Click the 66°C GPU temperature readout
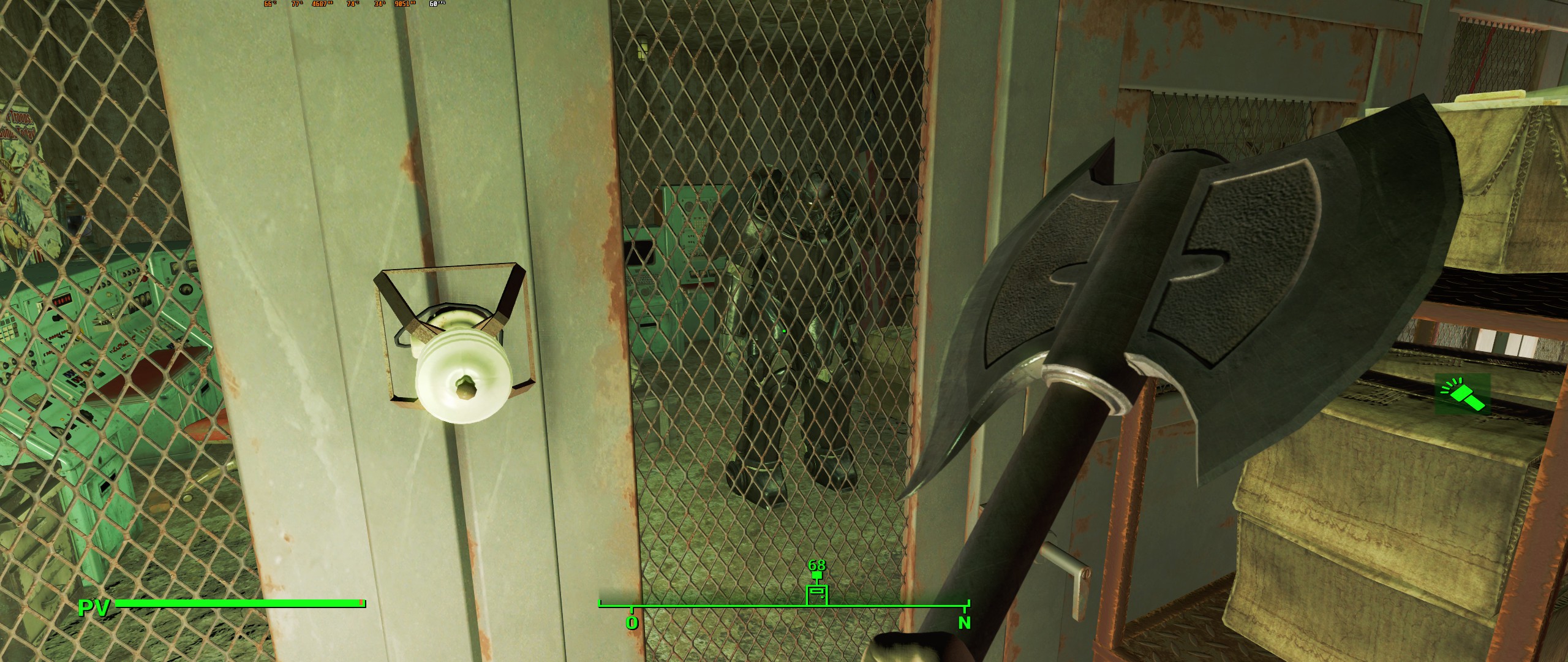The image size is (1568, 662). (x=268, y=4)
